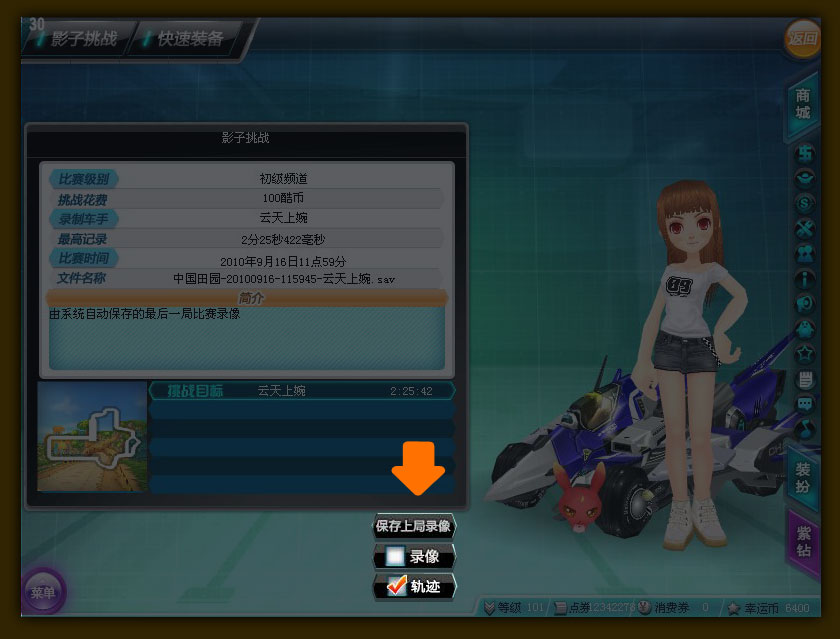Open the 菜单 round menu button
Viewport: 840px width, 639px height.
click(43, 592)
